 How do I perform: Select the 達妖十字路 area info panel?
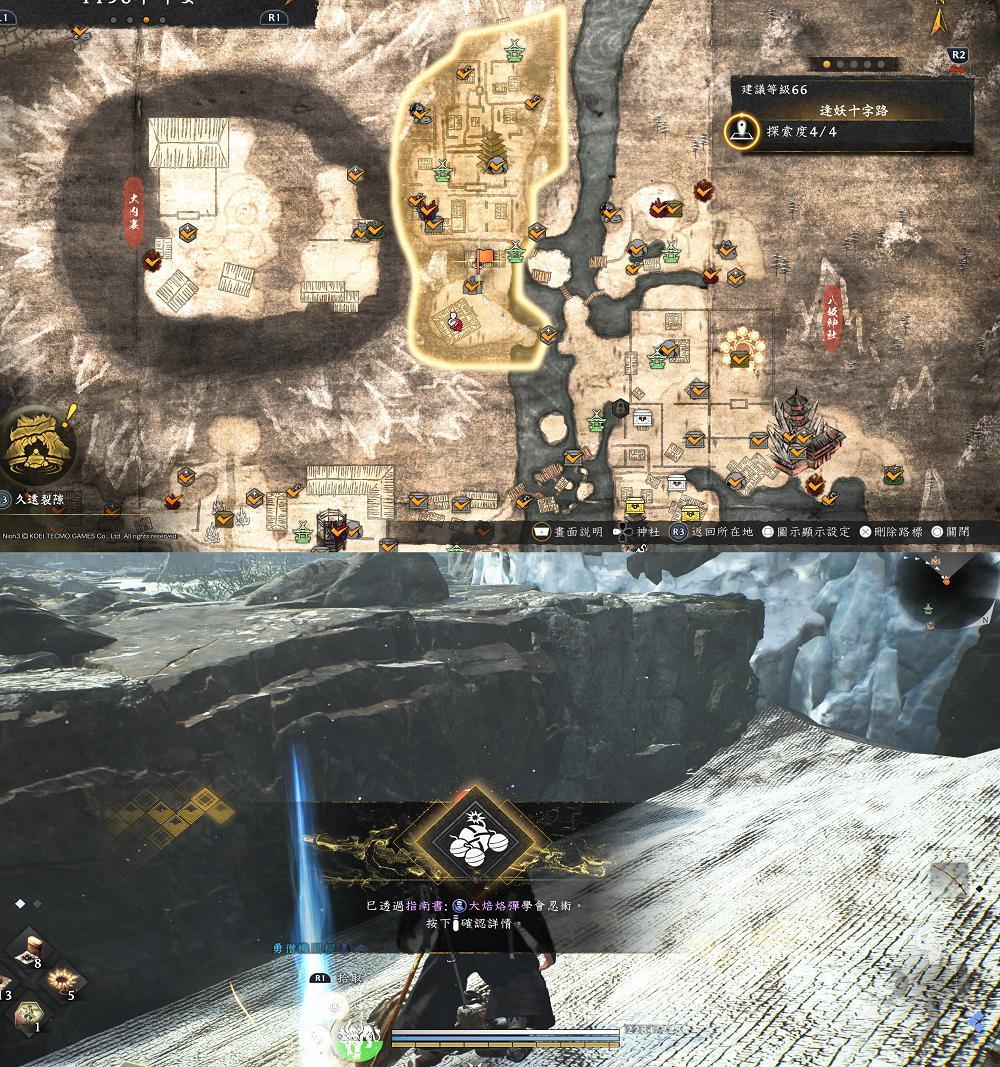pyautogui.click(x=850, y=114)
